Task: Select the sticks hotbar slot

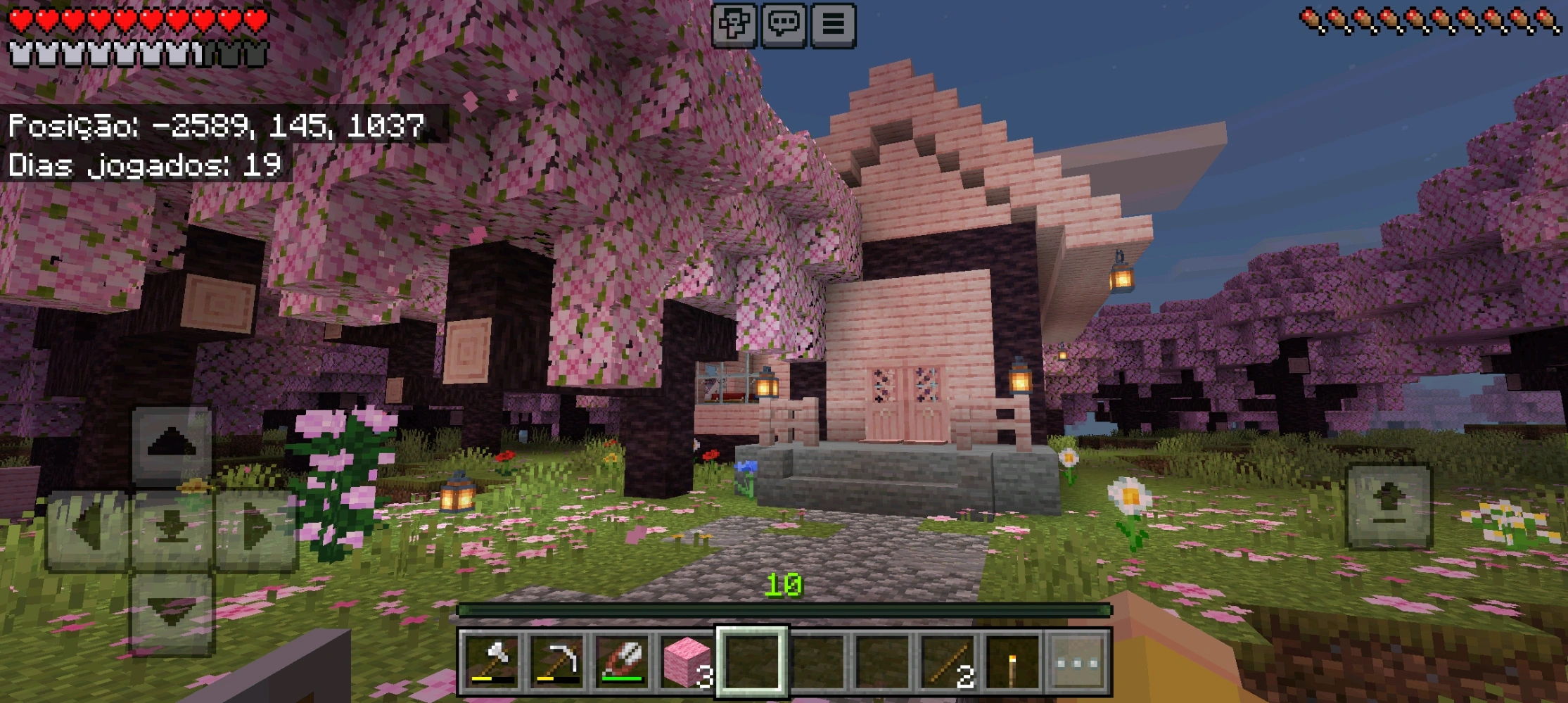Action: coord(947,661)
